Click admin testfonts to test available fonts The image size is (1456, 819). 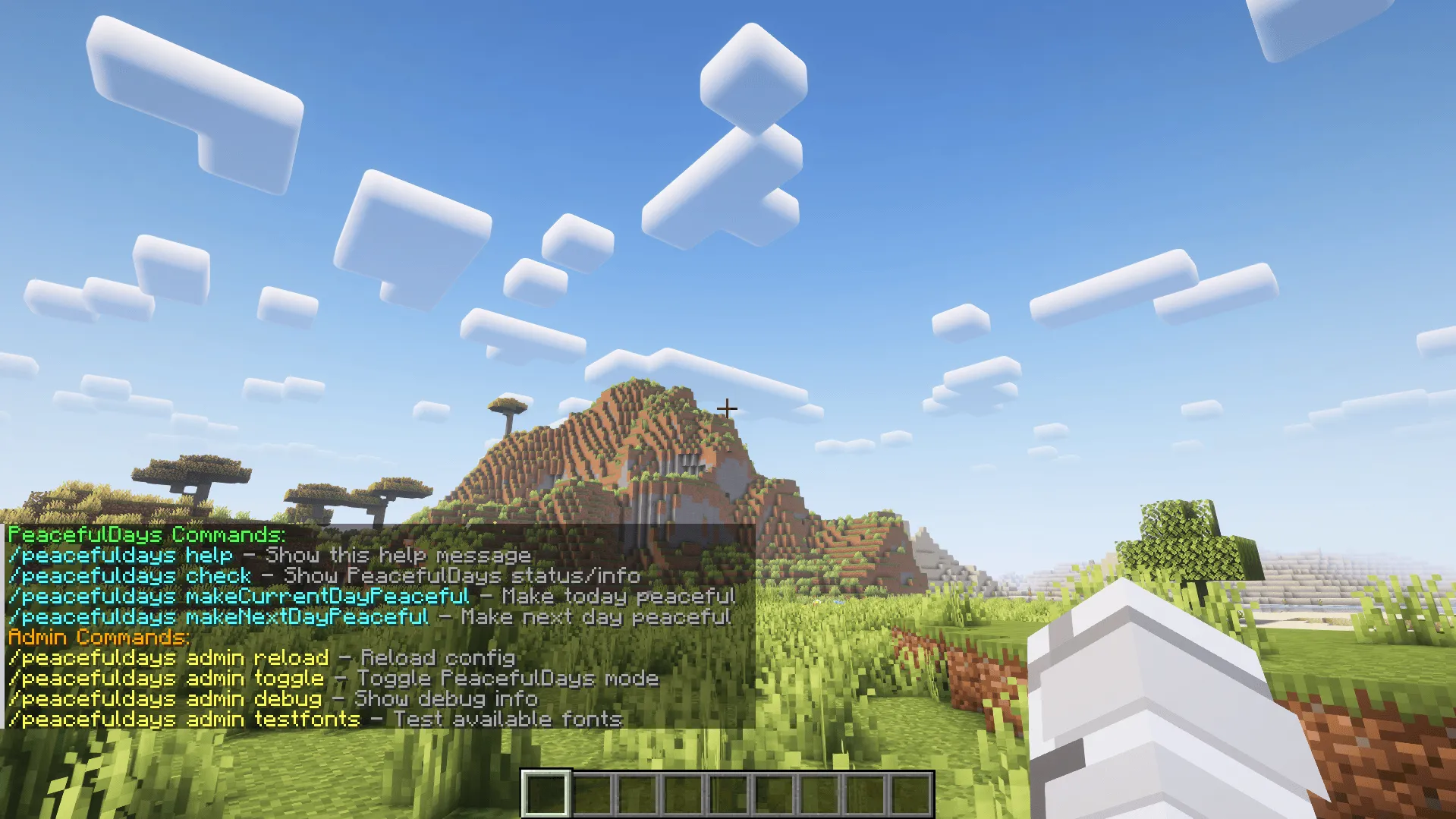click(x=182, y=719)
